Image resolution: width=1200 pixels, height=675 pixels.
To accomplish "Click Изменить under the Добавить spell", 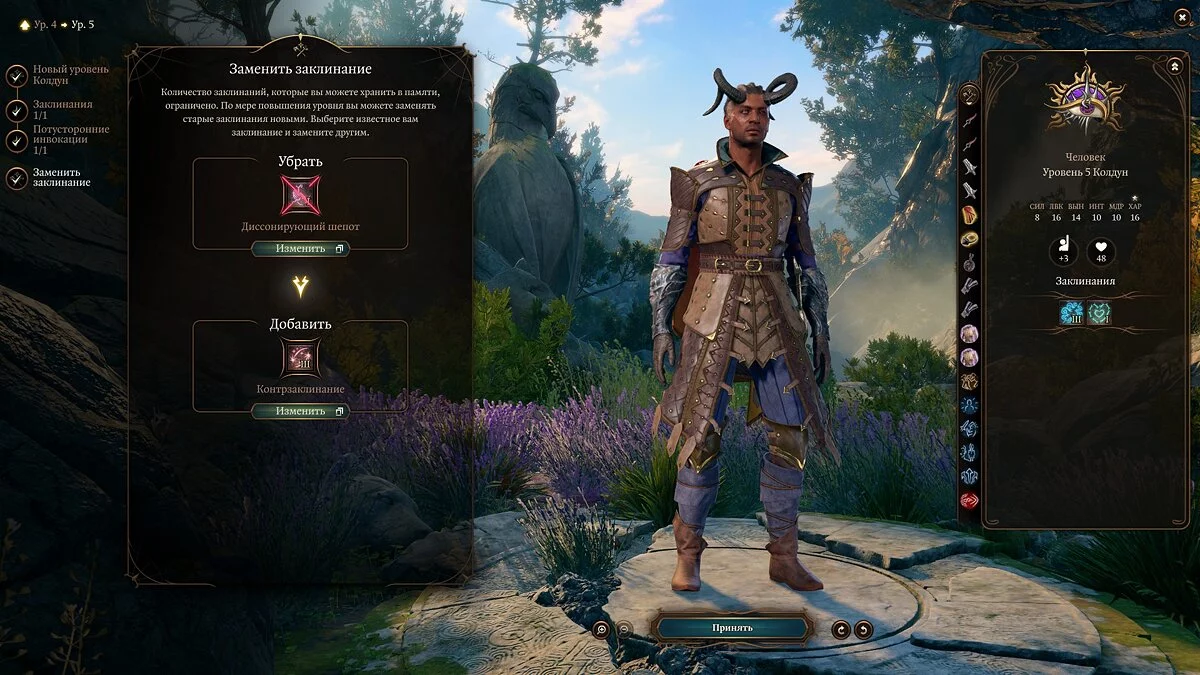I will [300, 411].
